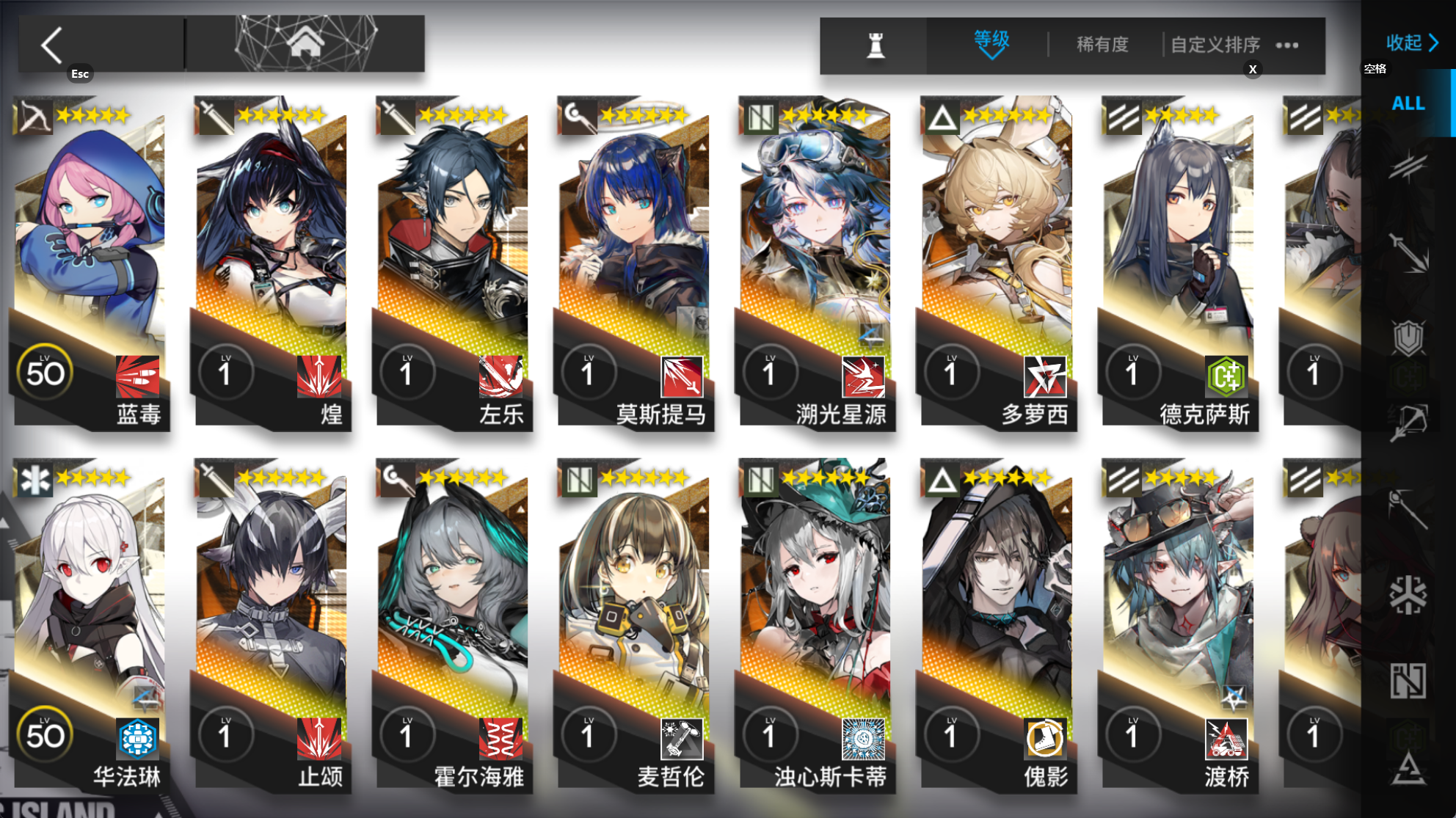Click the home icon at the top

pyautogui.click(x=306, y=42)
